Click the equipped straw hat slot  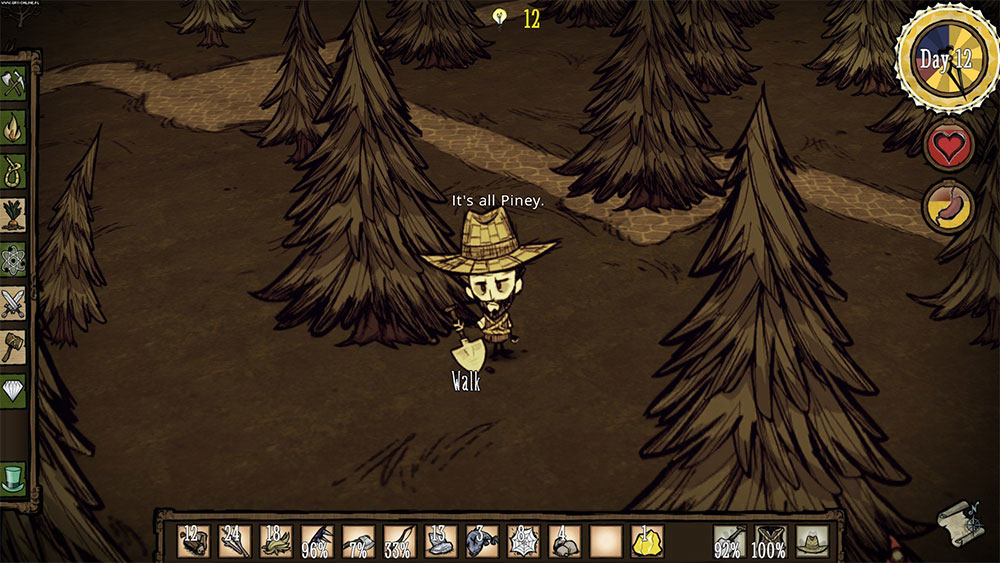click(812, 541)
